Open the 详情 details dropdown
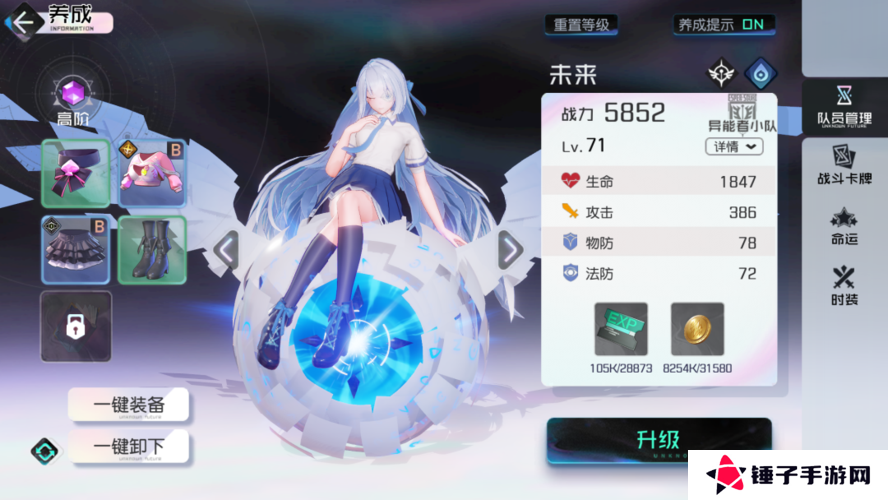Image resolution: width=888 pixels, height=500 pixels. (734, 146)
